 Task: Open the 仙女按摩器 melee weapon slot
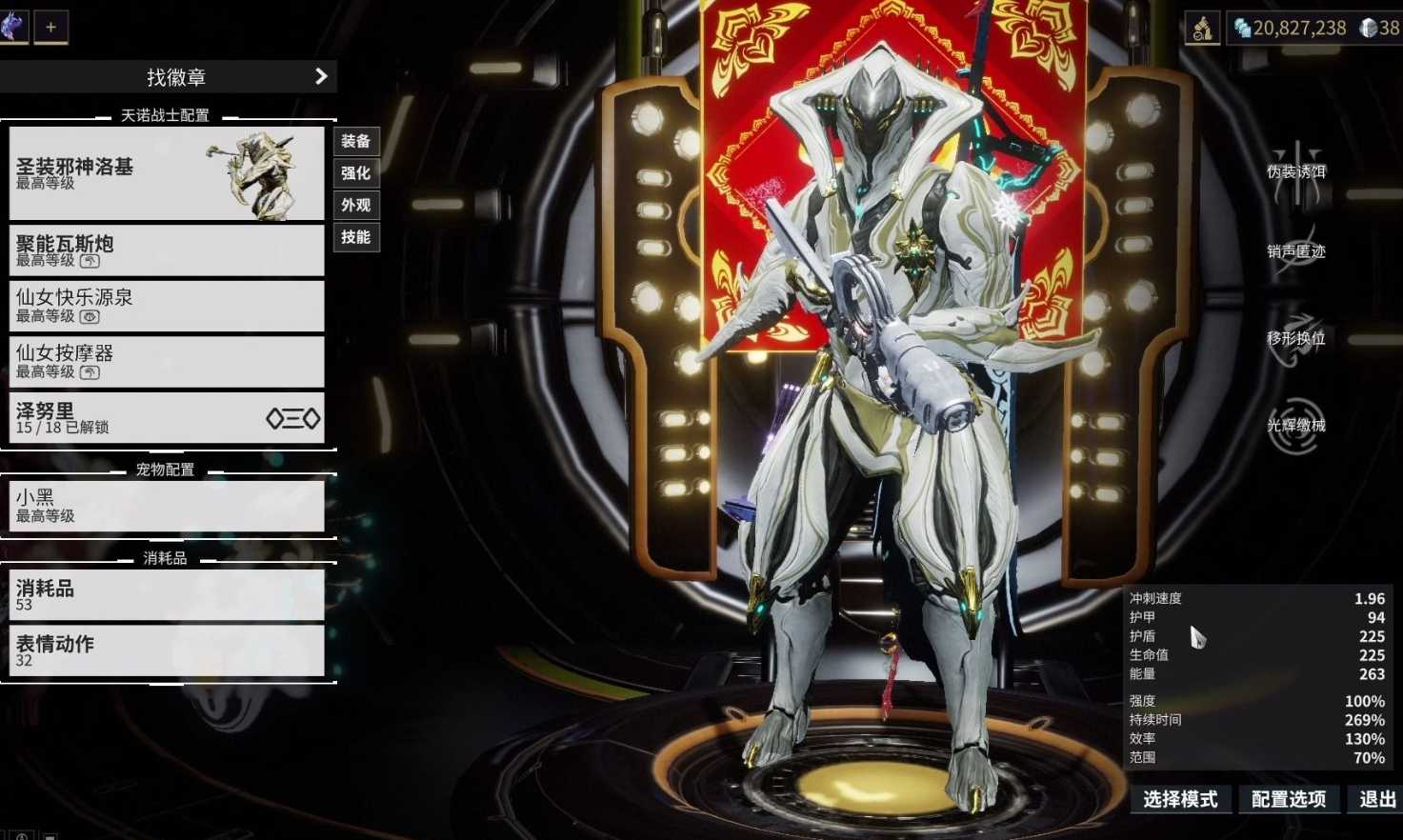click(167, 362)
